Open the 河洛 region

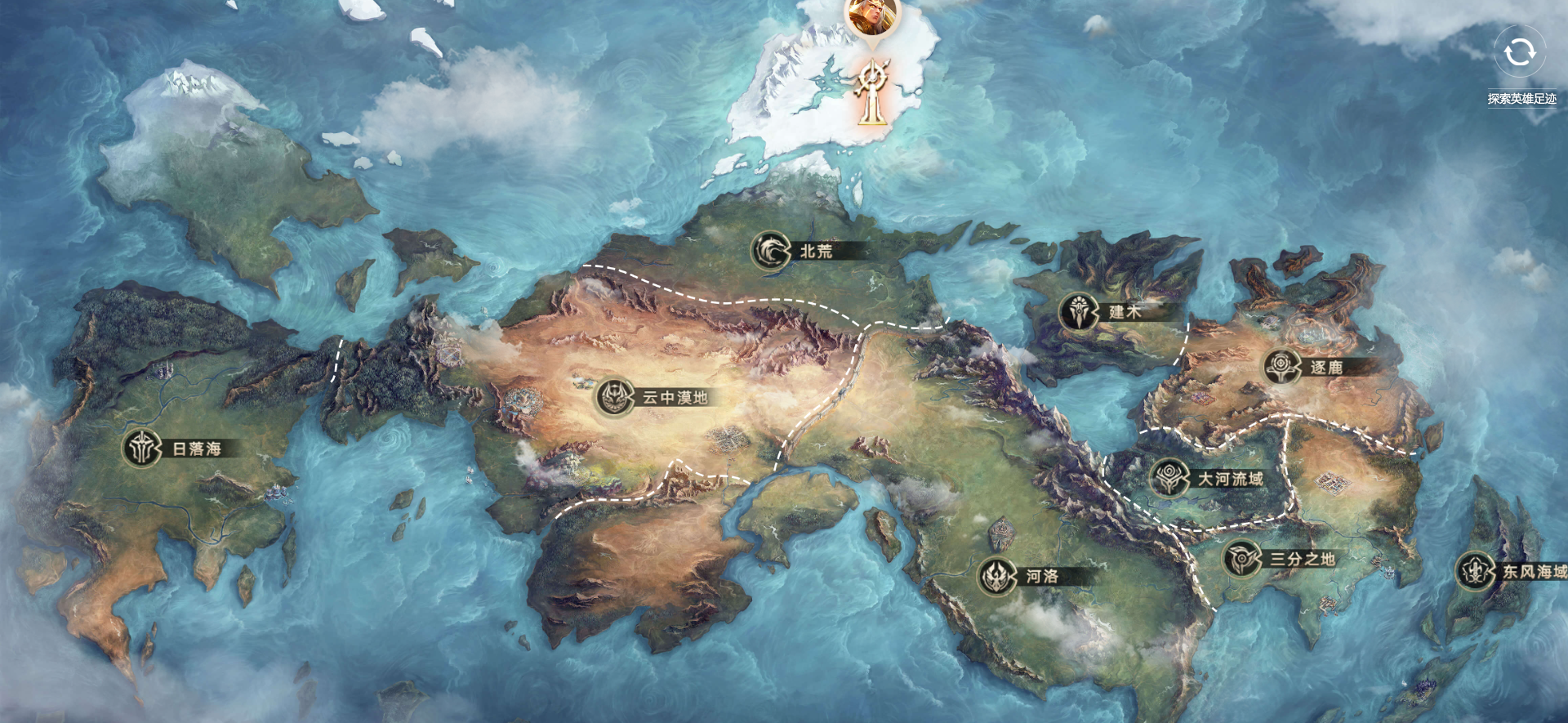pos(998,576)
